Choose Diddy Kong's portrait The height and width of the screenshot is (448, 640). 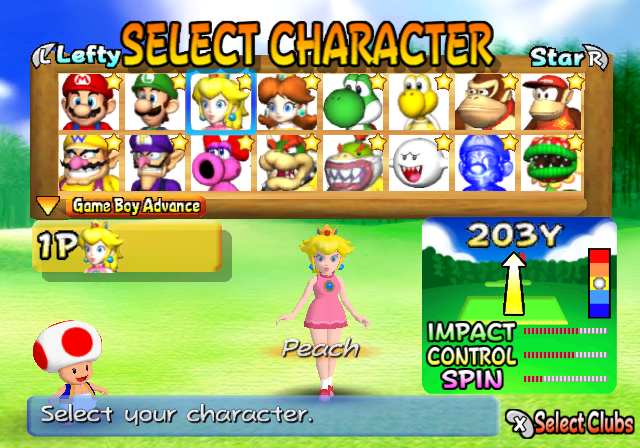pos(551,101)
